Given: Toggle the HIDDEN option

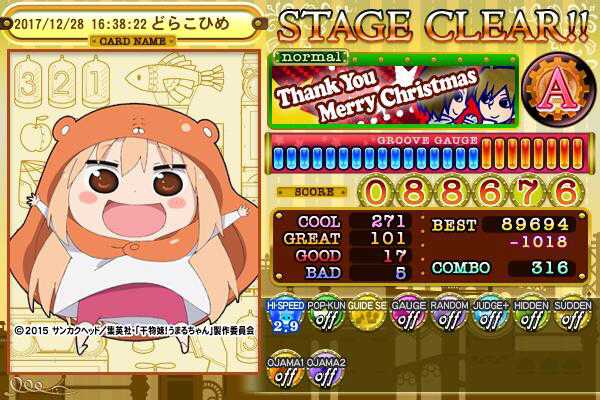Looking at the screenshot, I should click(x=531, y=318).
